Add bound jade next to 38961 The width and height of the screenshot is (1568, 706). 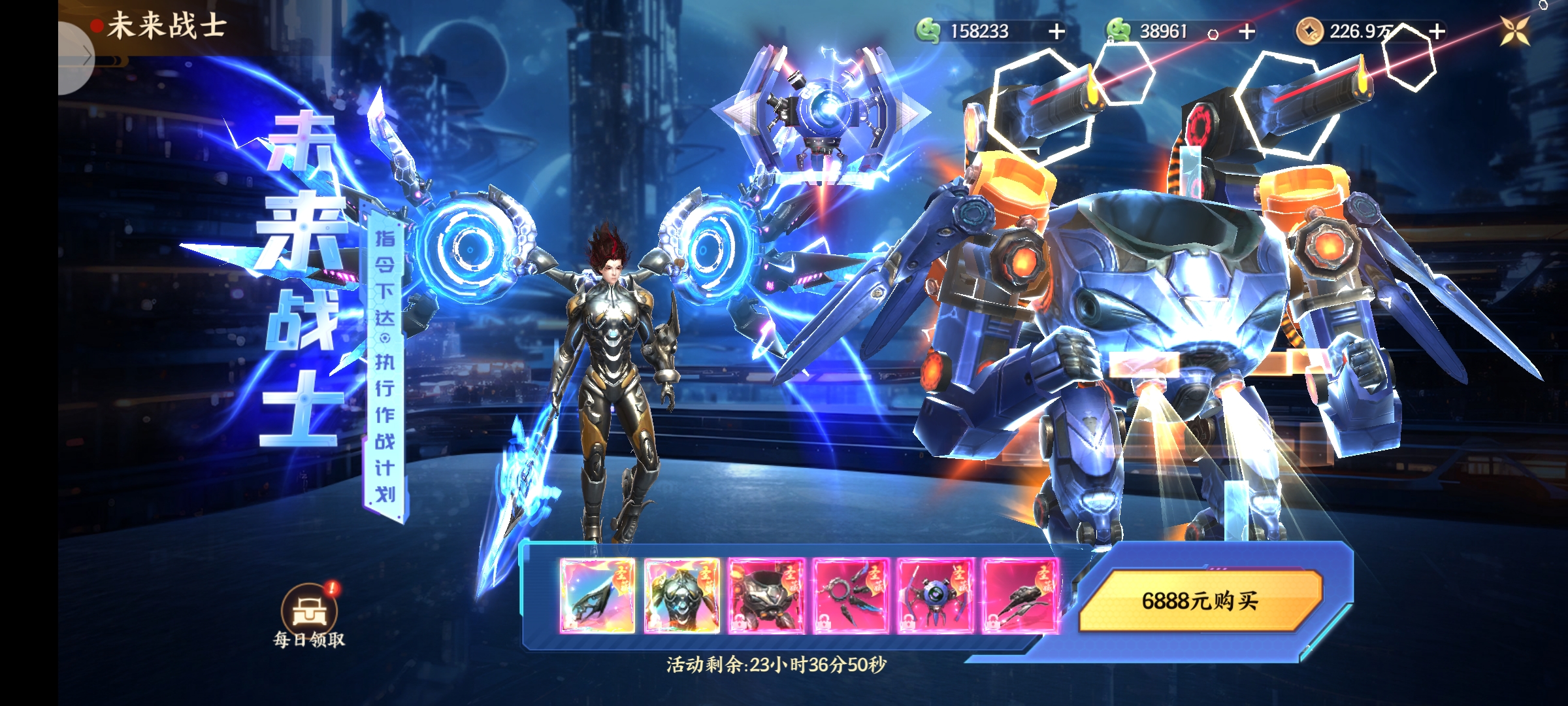tap(1247, 31)
